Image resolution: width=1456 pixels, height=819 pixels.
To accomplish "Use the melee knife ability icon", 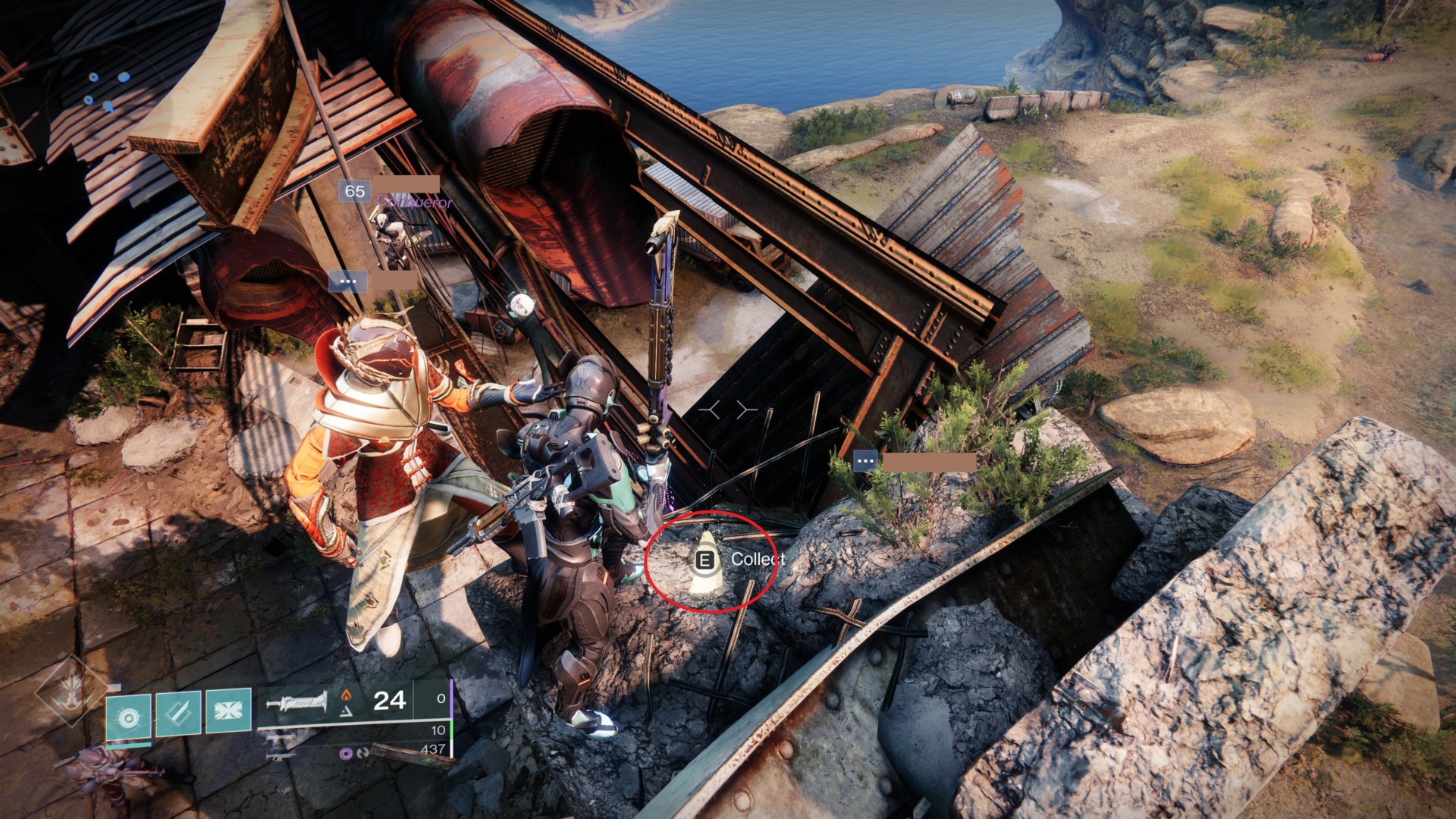I will click(x=177, y=714).
